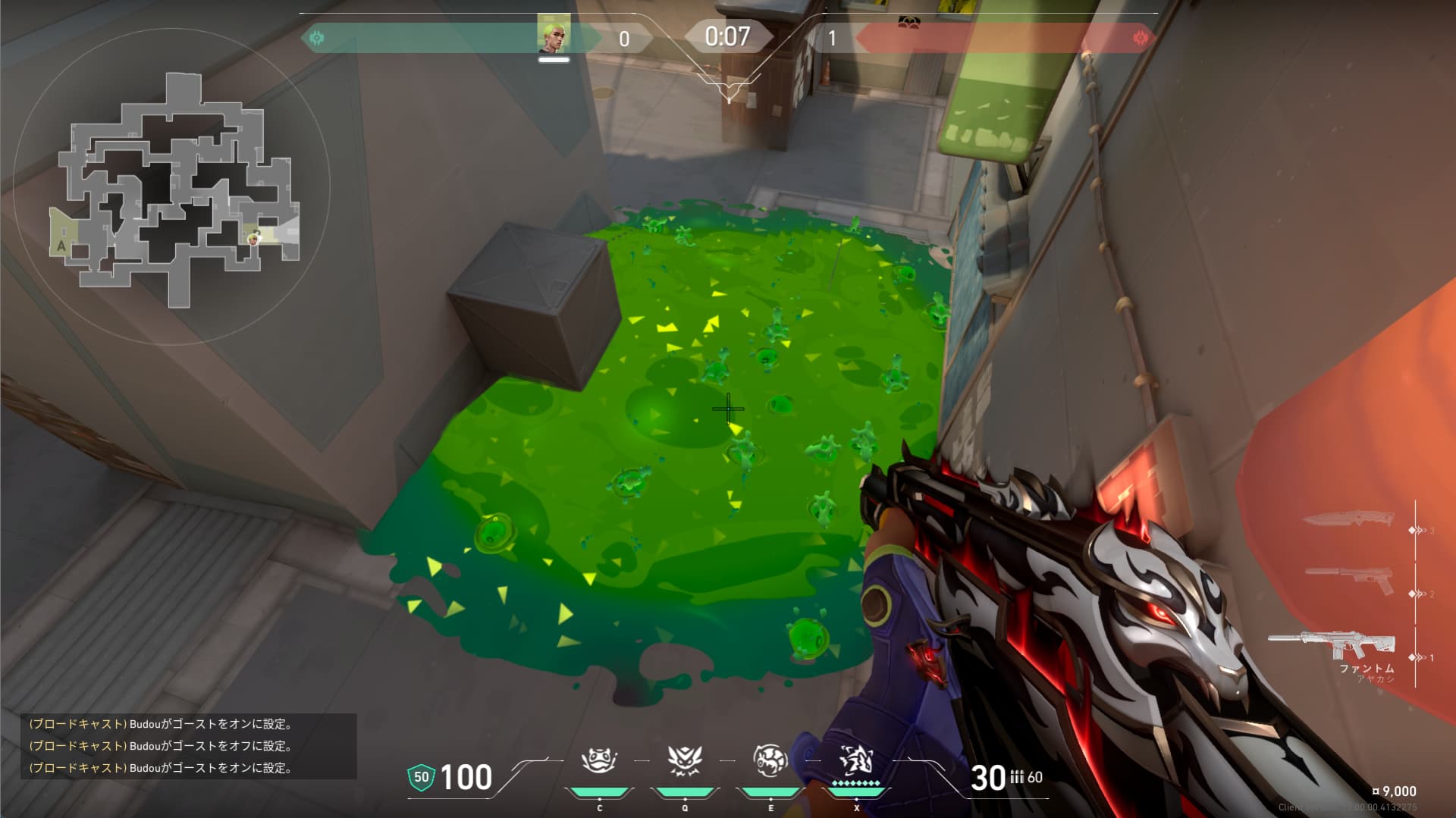Screen dimensions: 1456x818
Task: Click the minimap
Action: [176, 190]
